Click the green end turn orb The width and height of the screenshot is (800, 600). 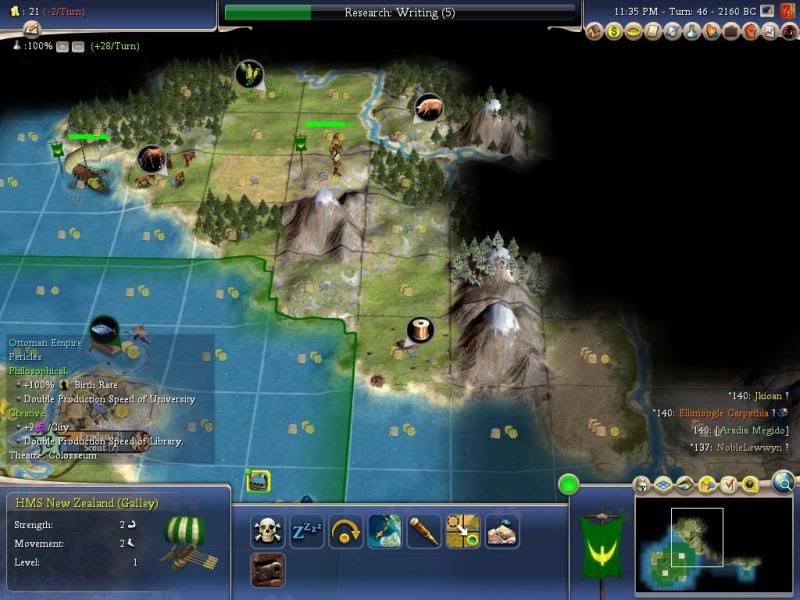pyautogui.click(x=570, y=486)
